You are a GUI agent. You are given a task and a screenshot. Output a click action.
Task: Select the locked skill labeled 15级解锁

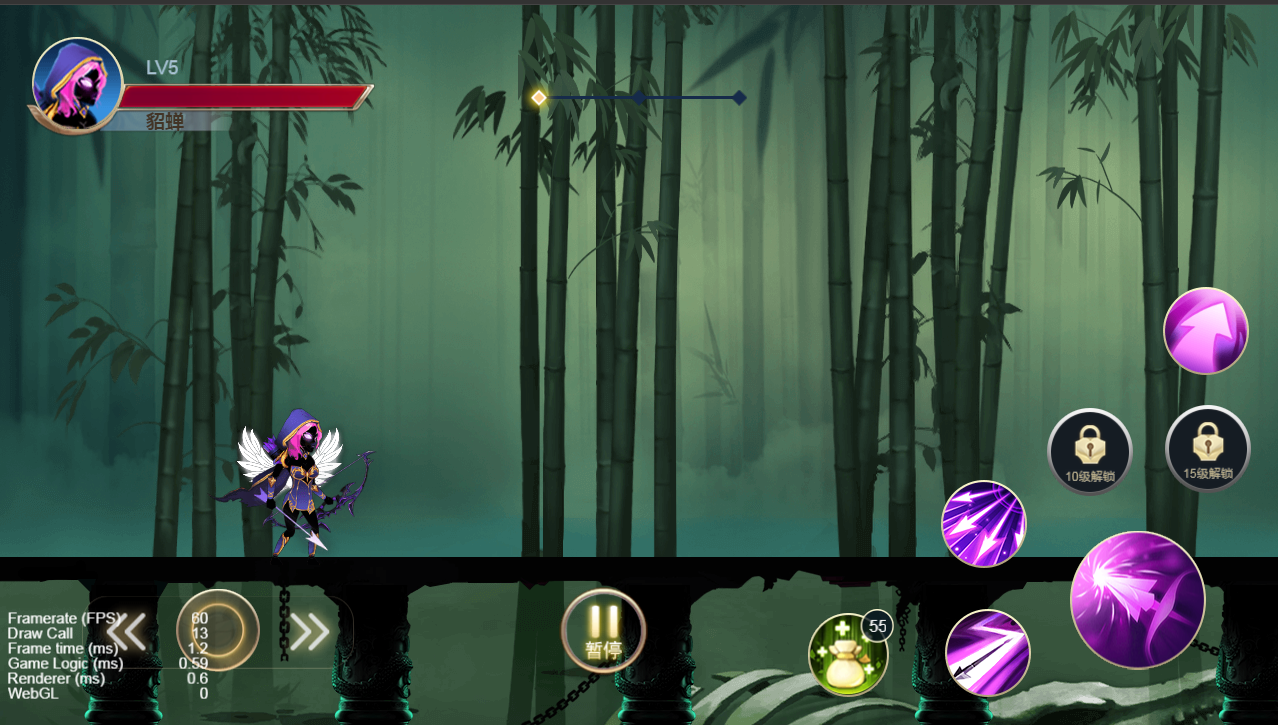pos(1207,449)
